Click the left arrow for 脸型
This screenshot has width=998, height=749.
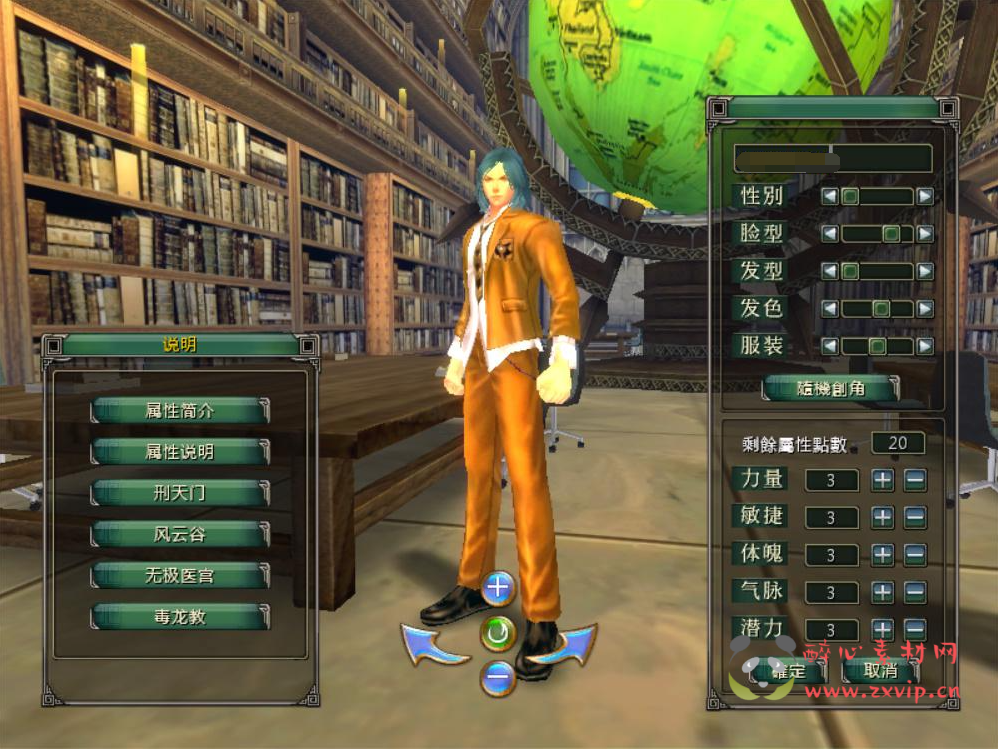pos(829,234)
